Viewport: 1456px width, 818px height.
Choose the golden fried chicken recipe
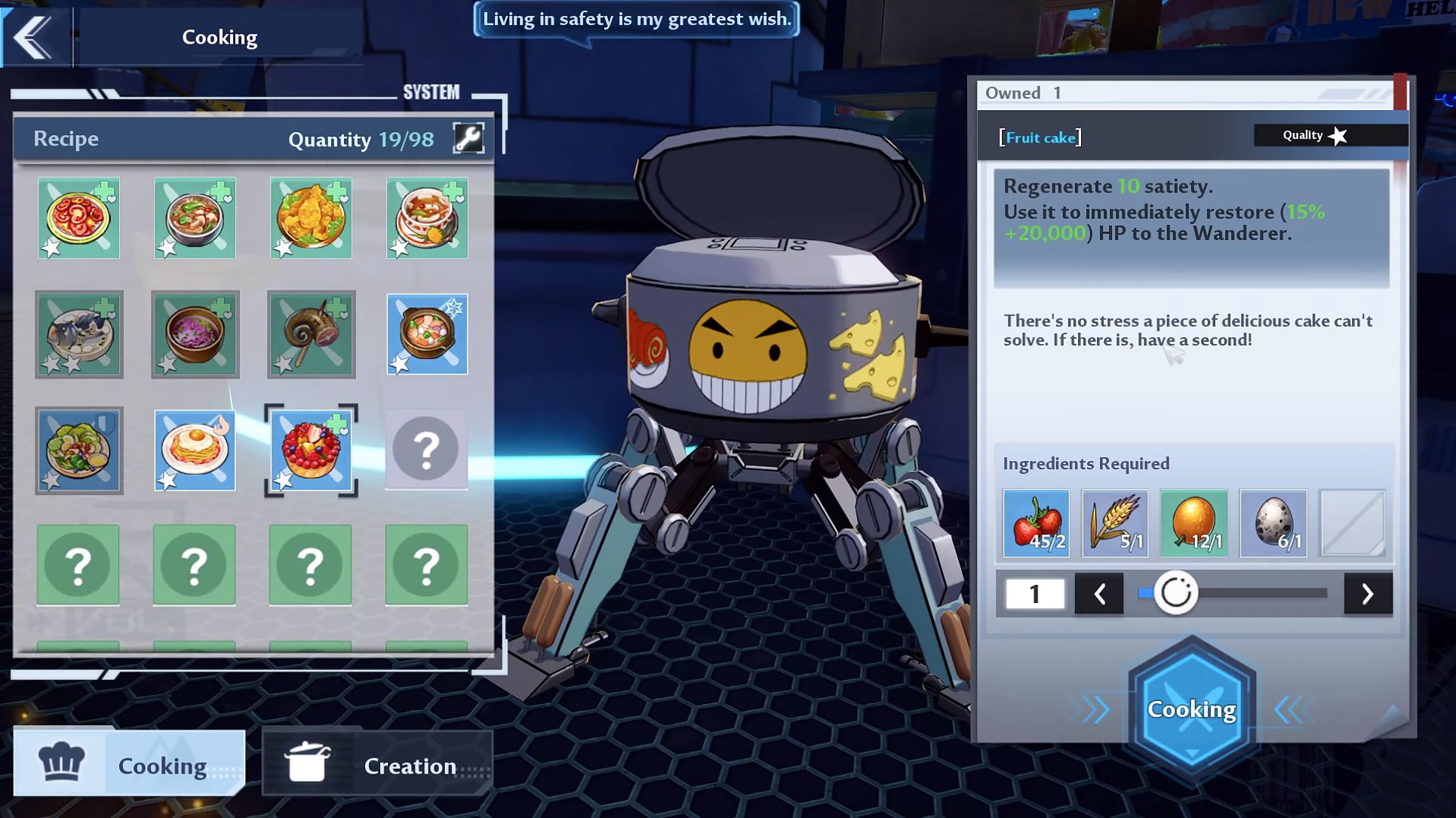[x=311, y=218]
